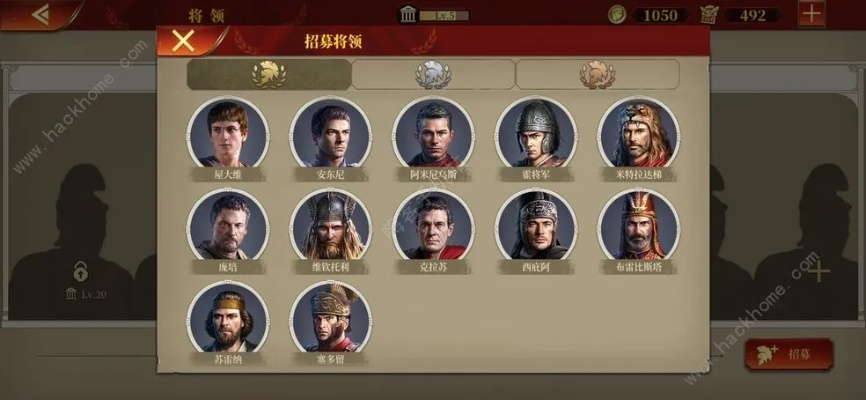Switch to the gold helmet tab
The height and width of the screenshot is (400, 866).
point(268,74)
